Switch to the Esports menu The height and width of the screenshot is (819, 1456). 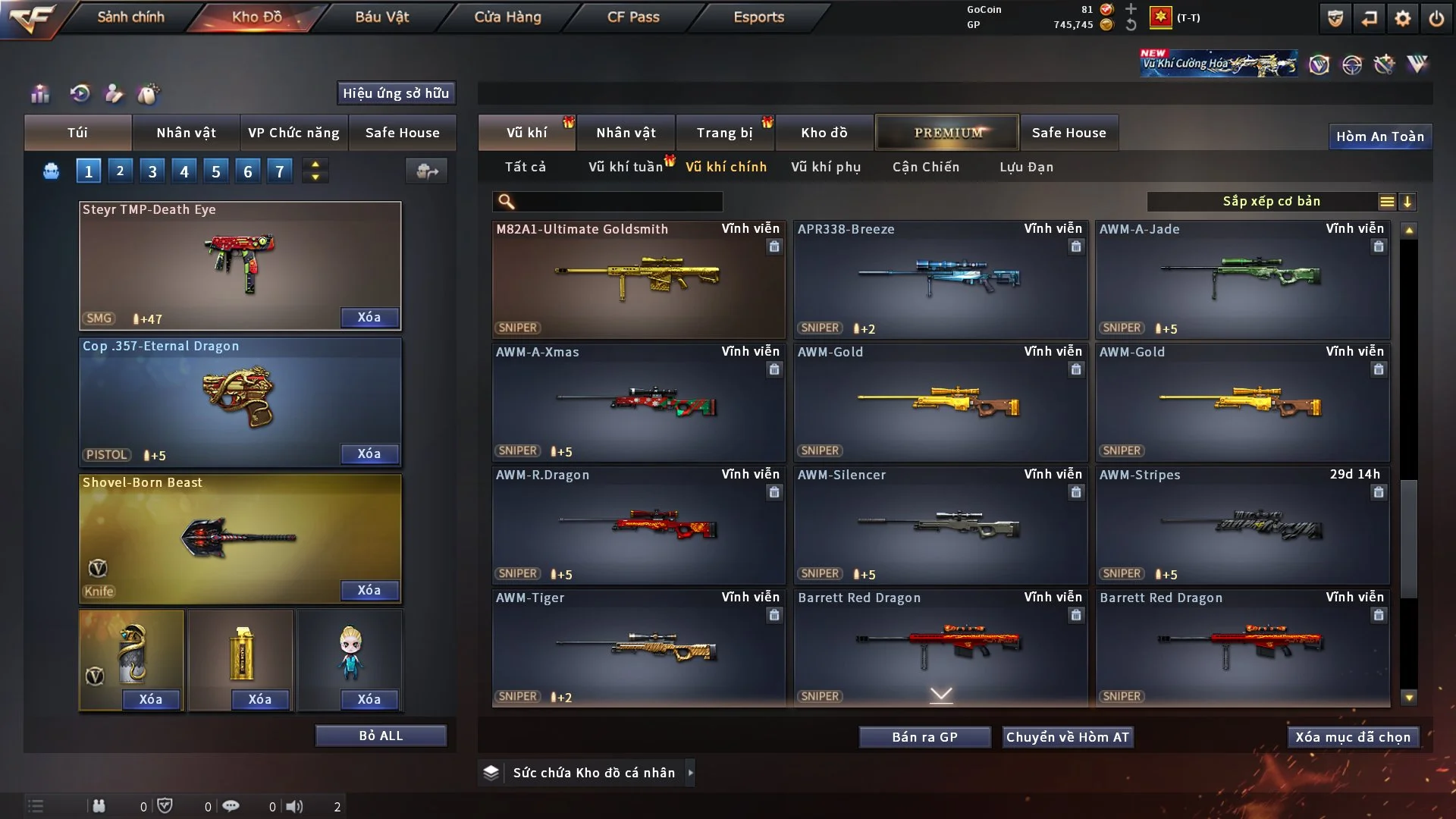coord(758,17)
